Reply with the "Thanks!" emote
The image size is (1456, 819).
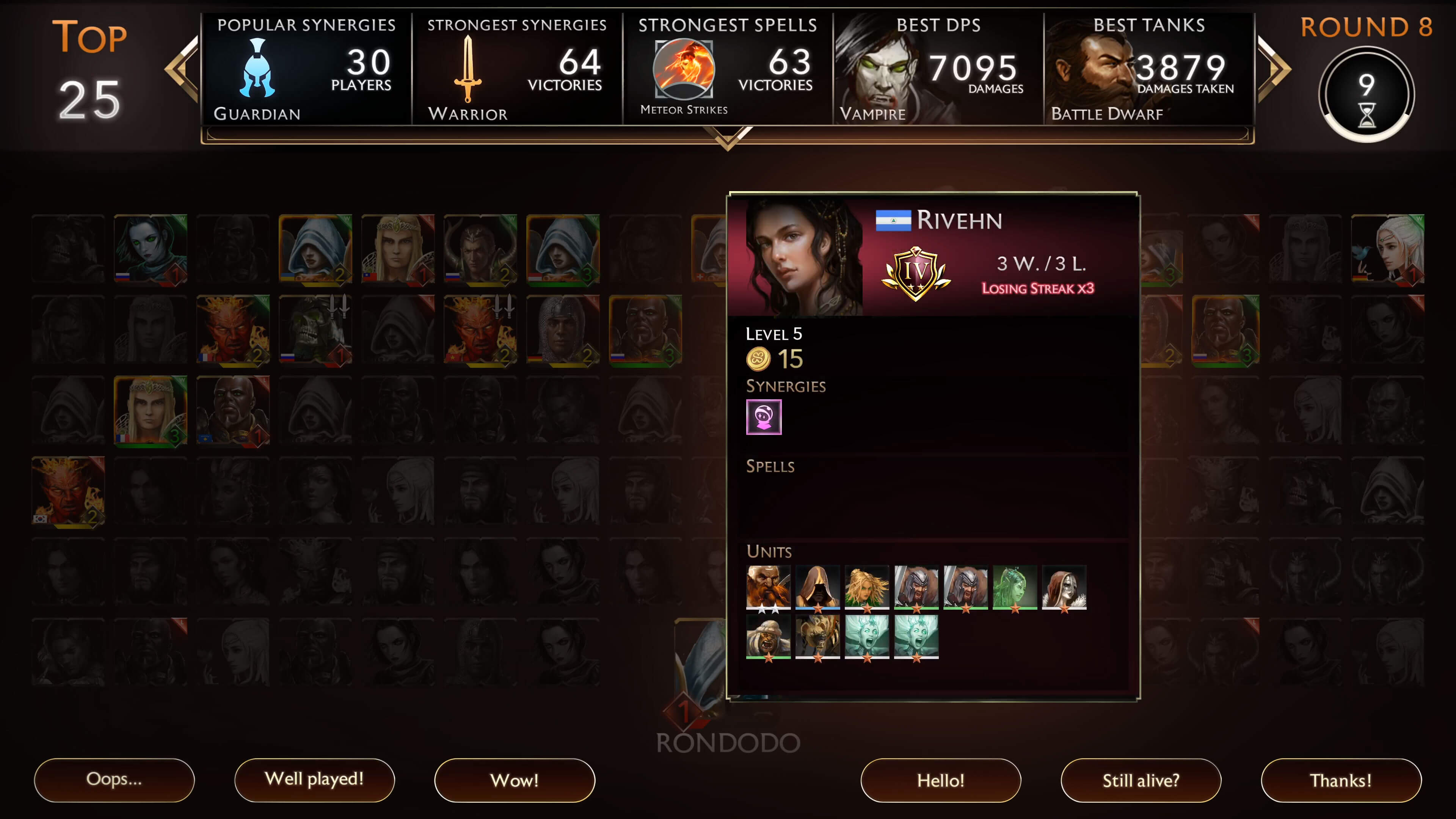pyautogui.click(x=1341, y=780)
